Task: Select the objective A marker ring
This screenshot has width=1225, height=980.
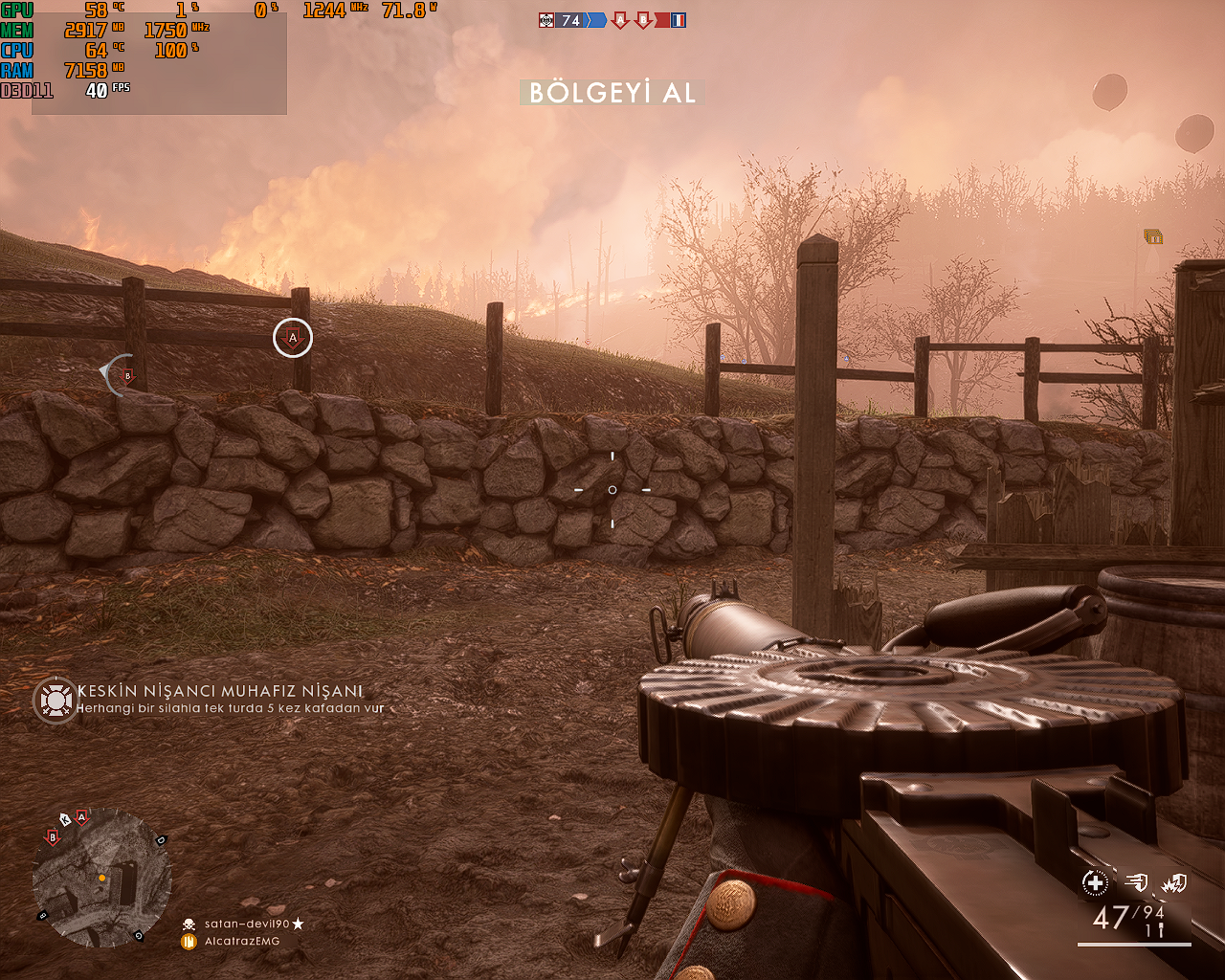Action: 293,338
